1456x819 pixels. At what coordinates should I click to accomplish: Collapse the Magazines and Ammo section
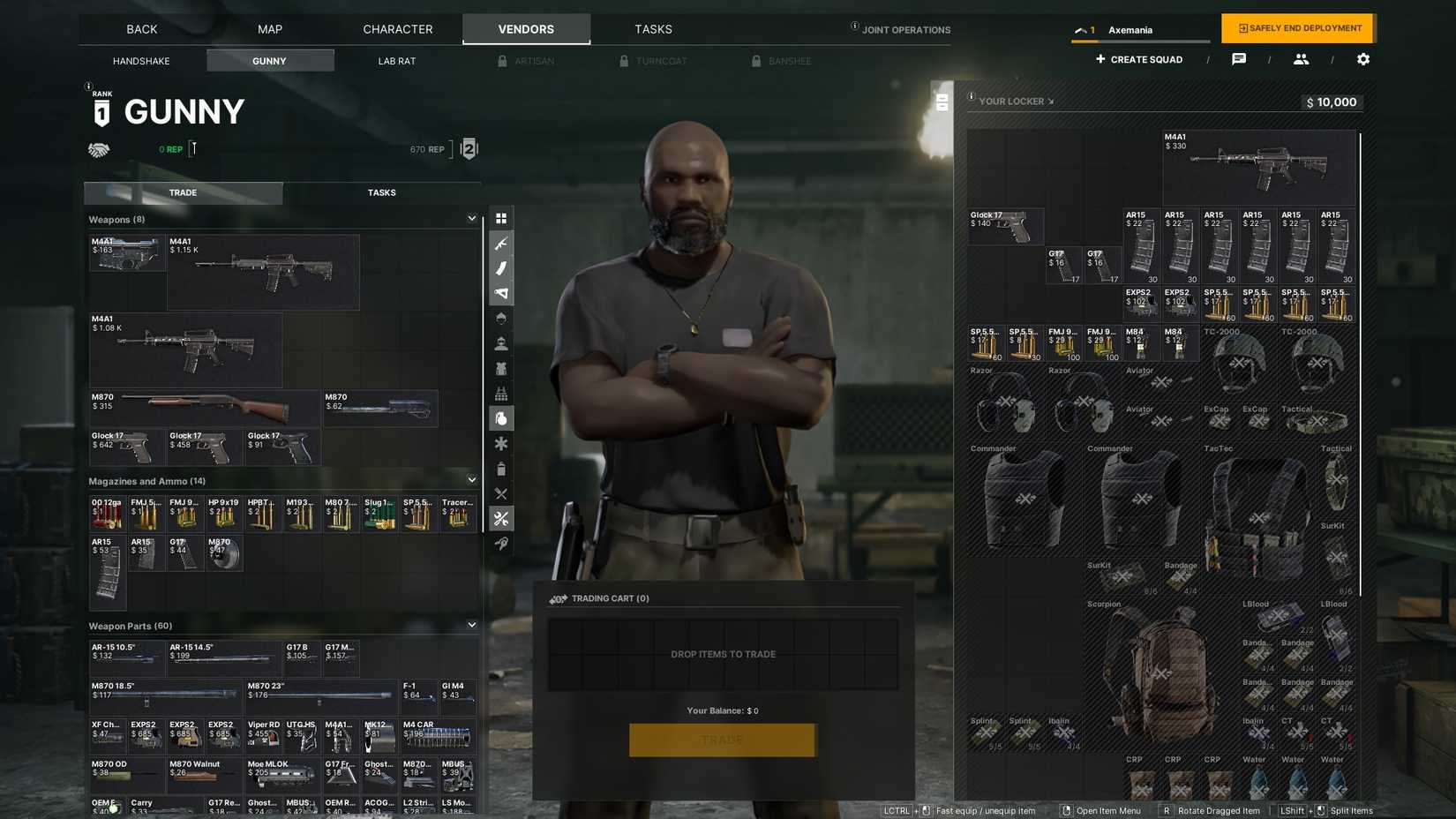471,479
